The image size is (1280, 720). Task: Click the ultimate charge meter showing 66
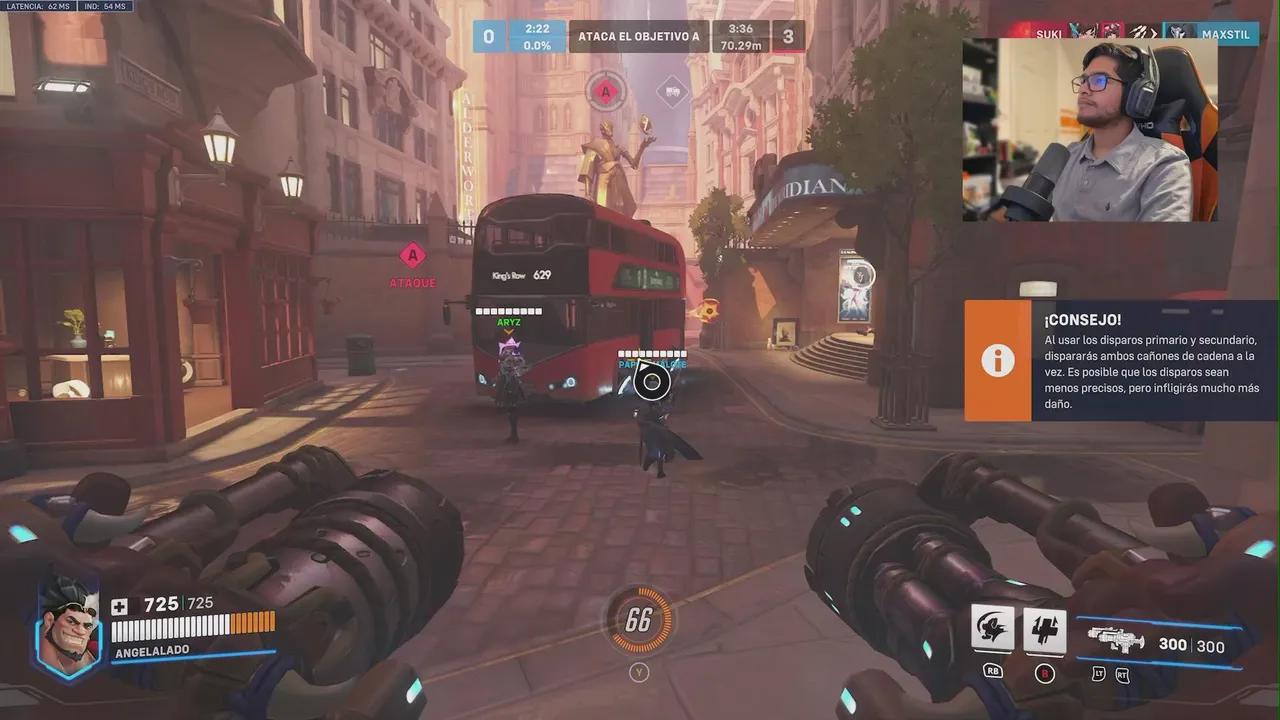point(639,619)
